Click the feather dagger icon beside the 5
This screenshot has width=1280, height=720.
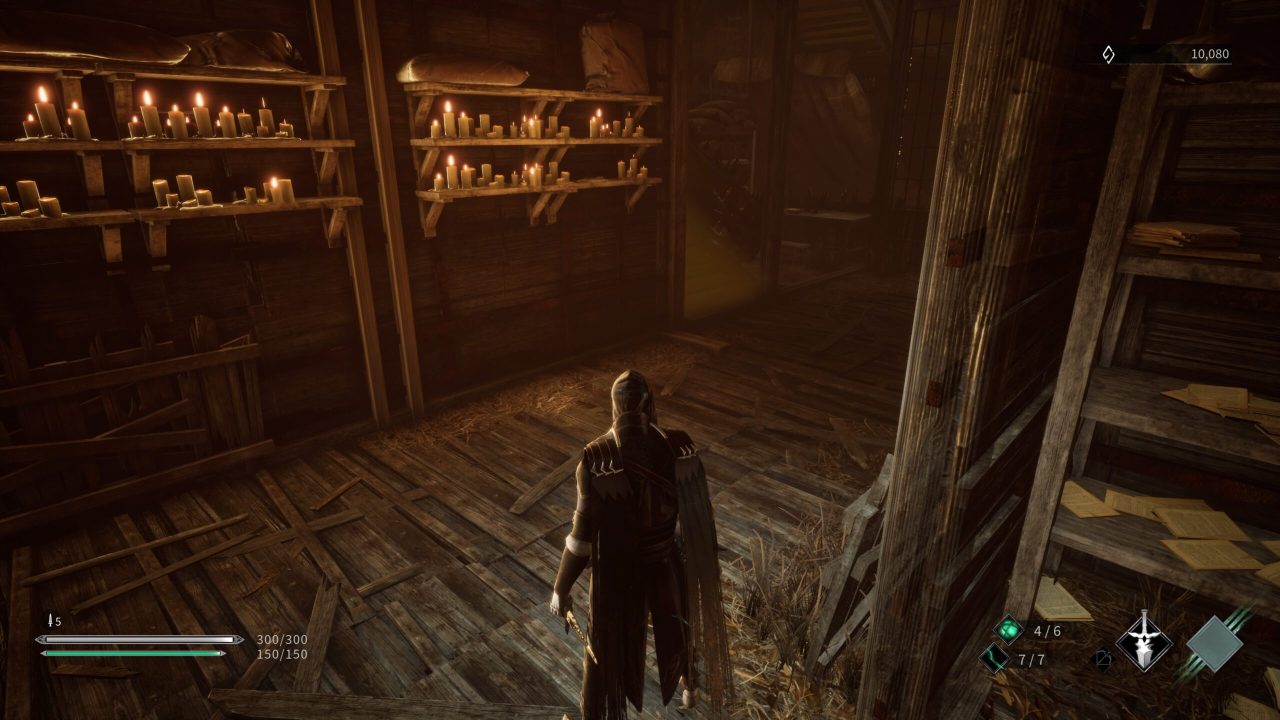click(x=52, y=619)
